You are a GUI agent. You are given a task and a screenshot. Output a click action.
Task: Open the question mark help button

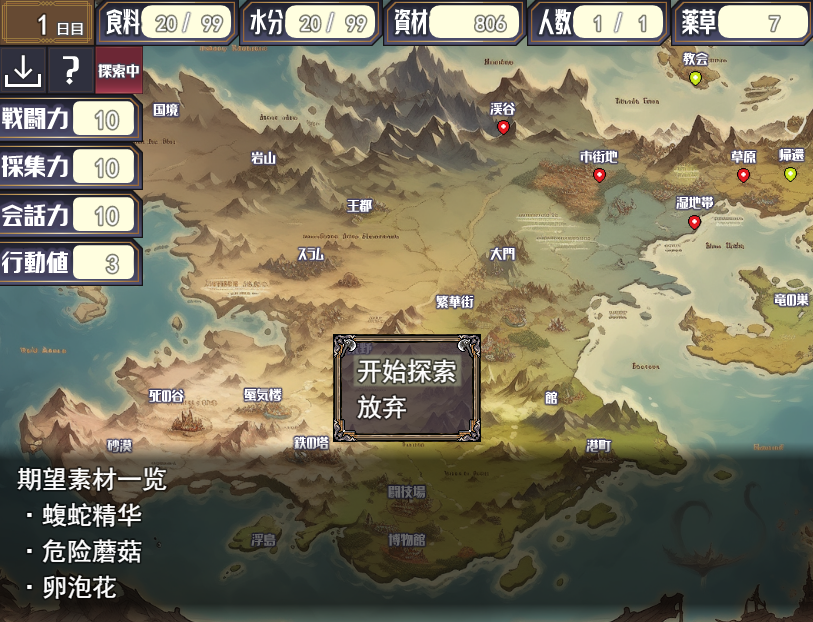(x=70, y=70)
